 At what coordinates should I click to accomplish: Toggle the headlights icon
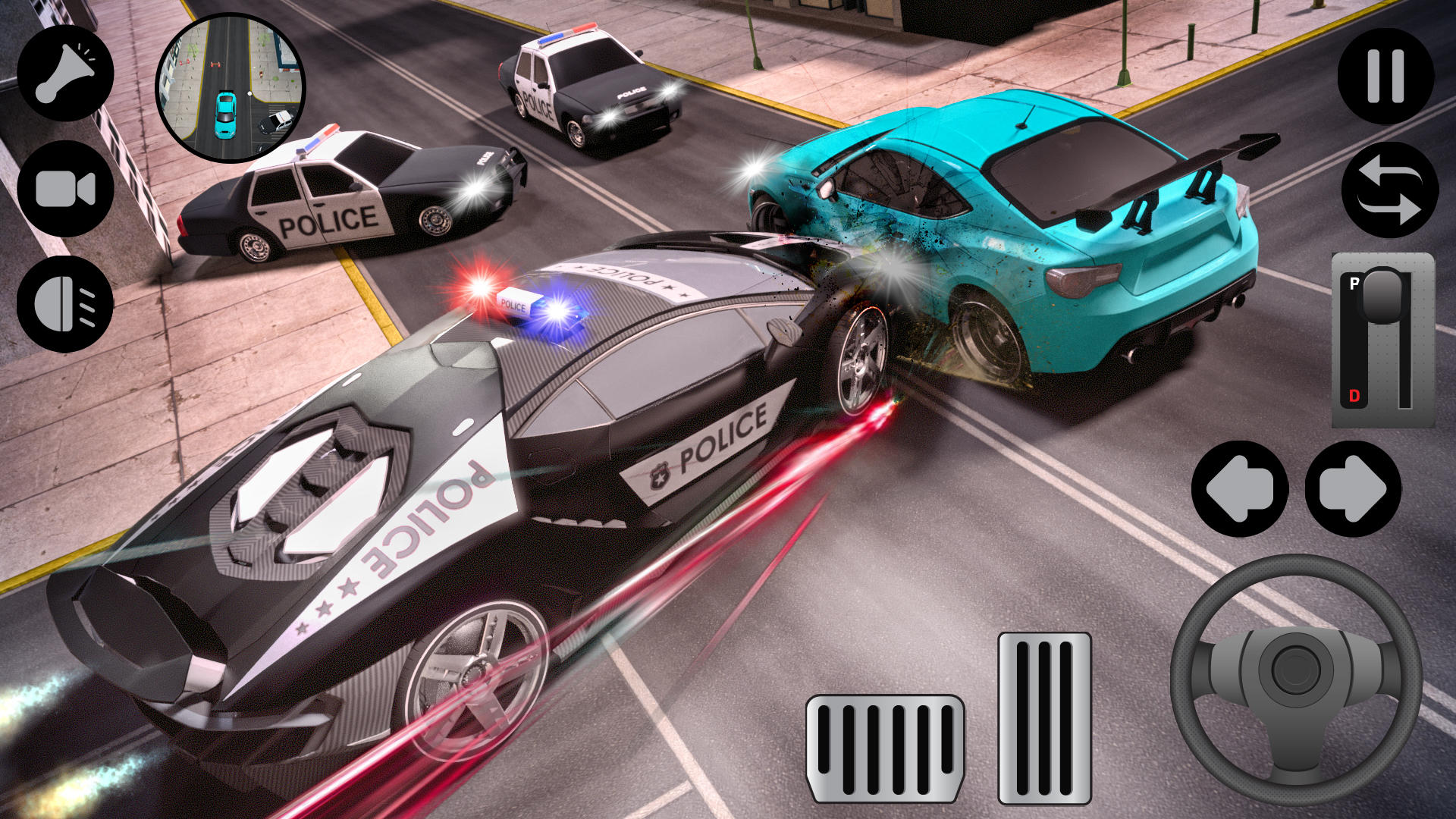[x=67, y=303]
